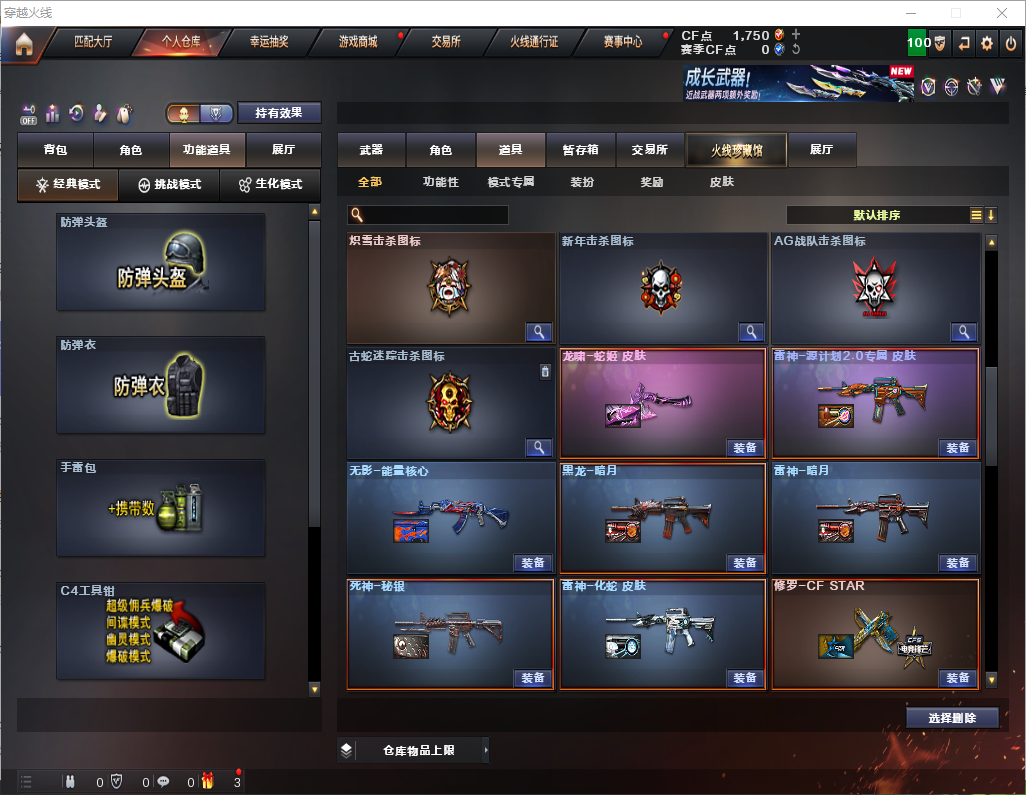The height and width of the screenshot is (795, 1026).
Task: Close the game window
Action: [1002, 13]
